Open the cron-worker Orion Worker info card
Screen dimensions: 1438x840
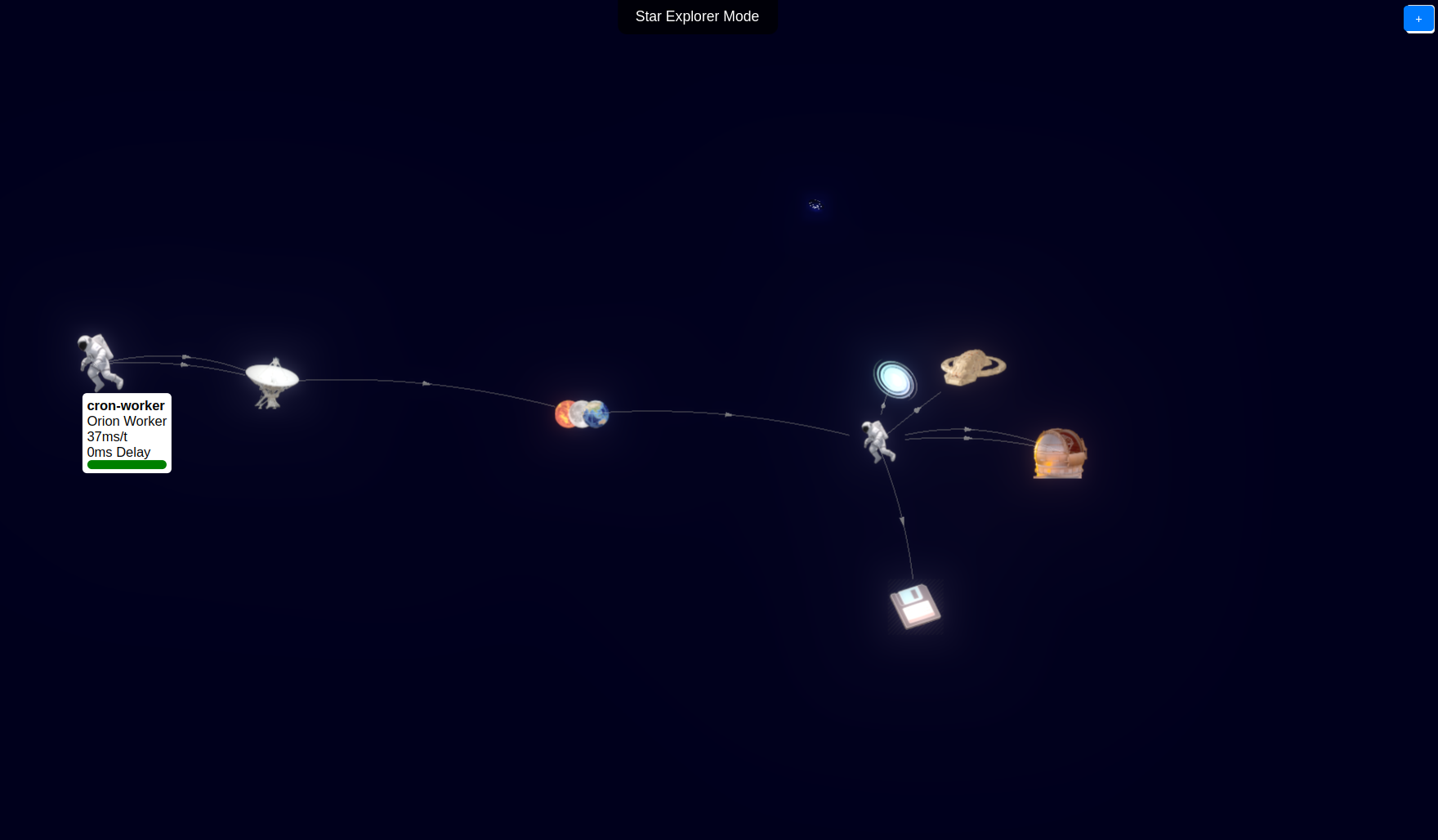pos(127,432)
